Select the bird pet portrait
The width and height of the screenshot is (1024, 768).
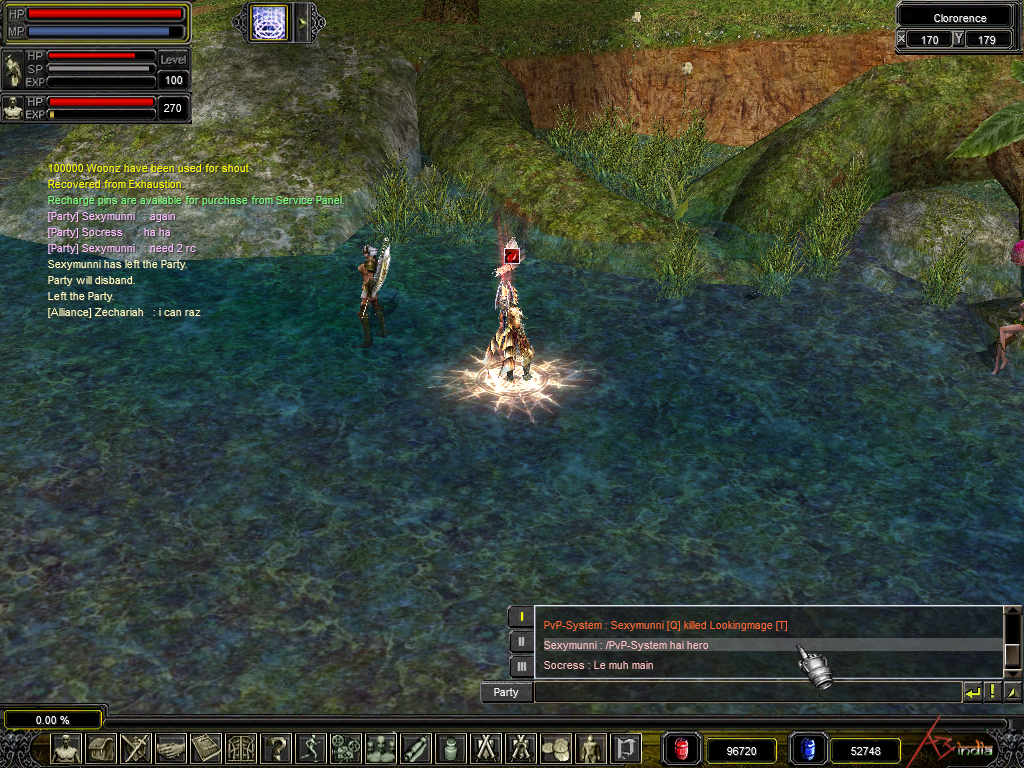(14, 72)
